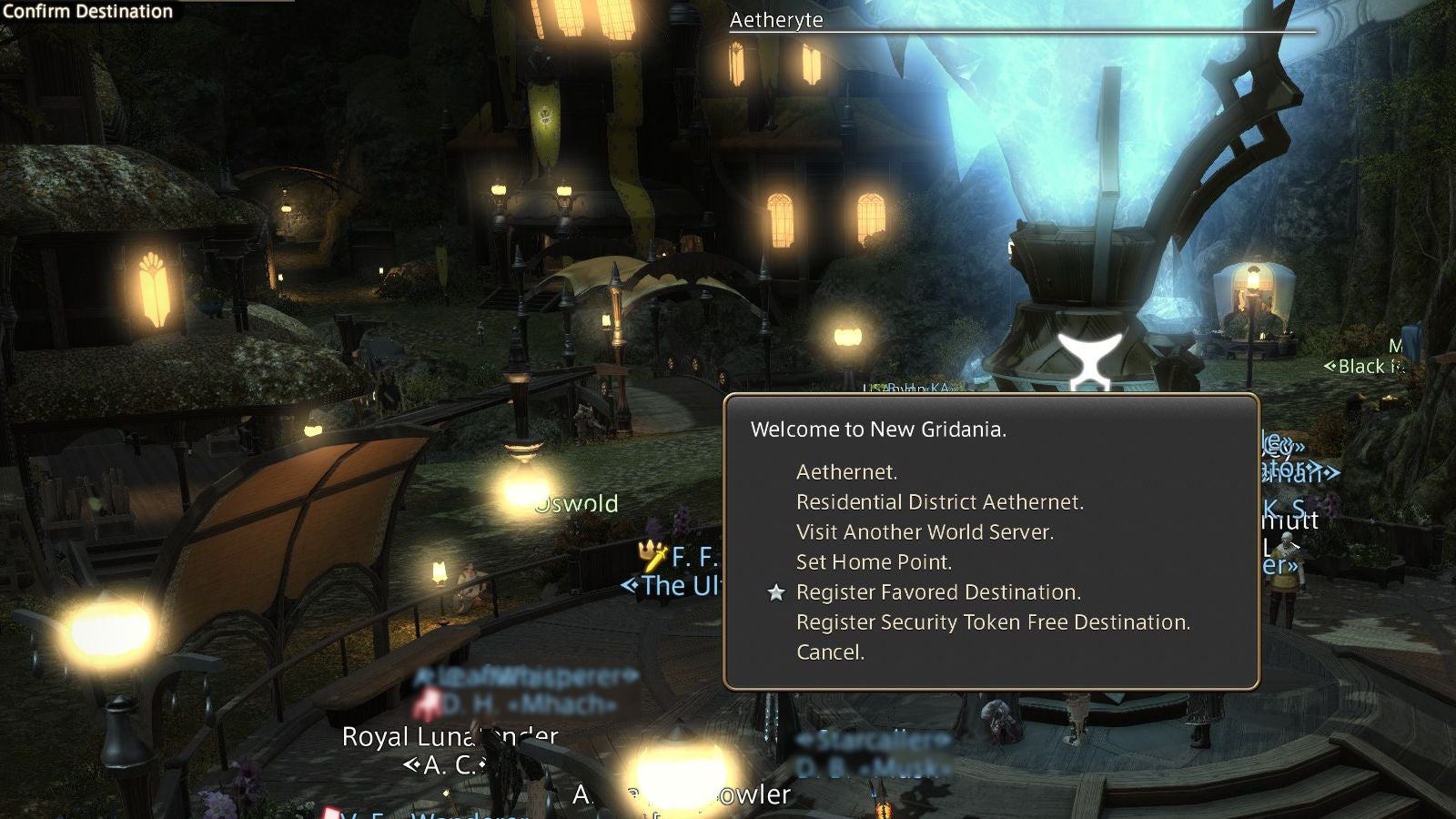Click the green quest marker beside Black R nameplate
1456x819 pixels.
1331,367
